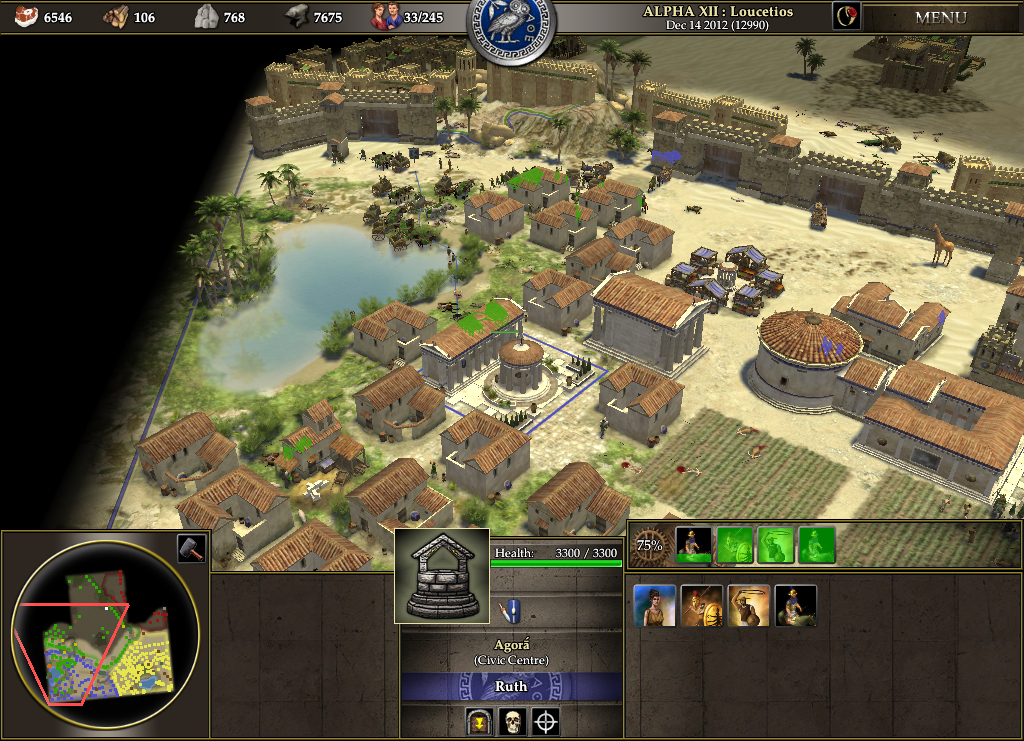Image resolution: width=1024 pixels, height=741 pixels.
Task: Cancel the in-progress cavalry queue item
Action: (695, 546)
